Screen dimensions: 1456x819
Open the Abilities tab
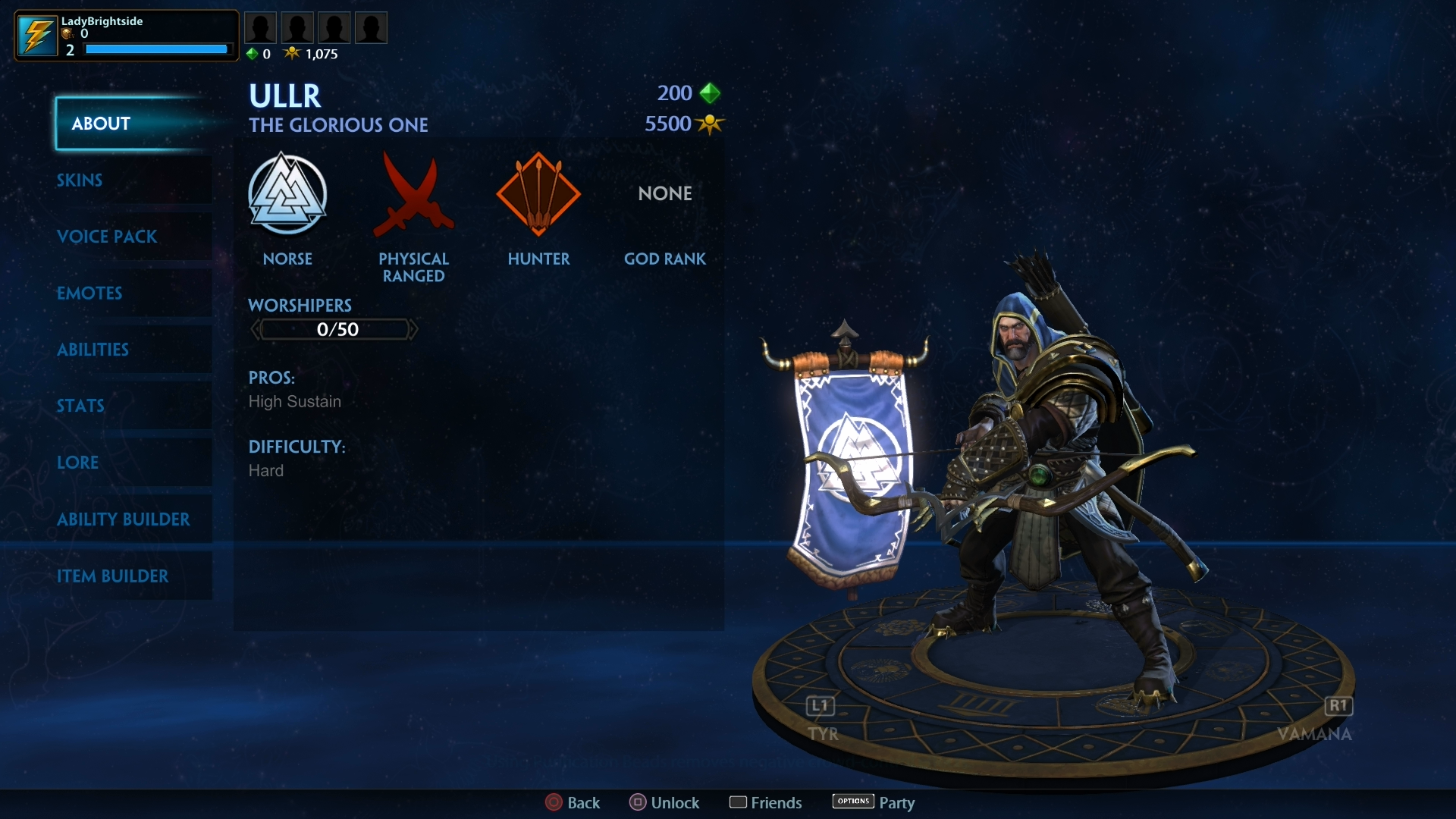coord(93,350)
